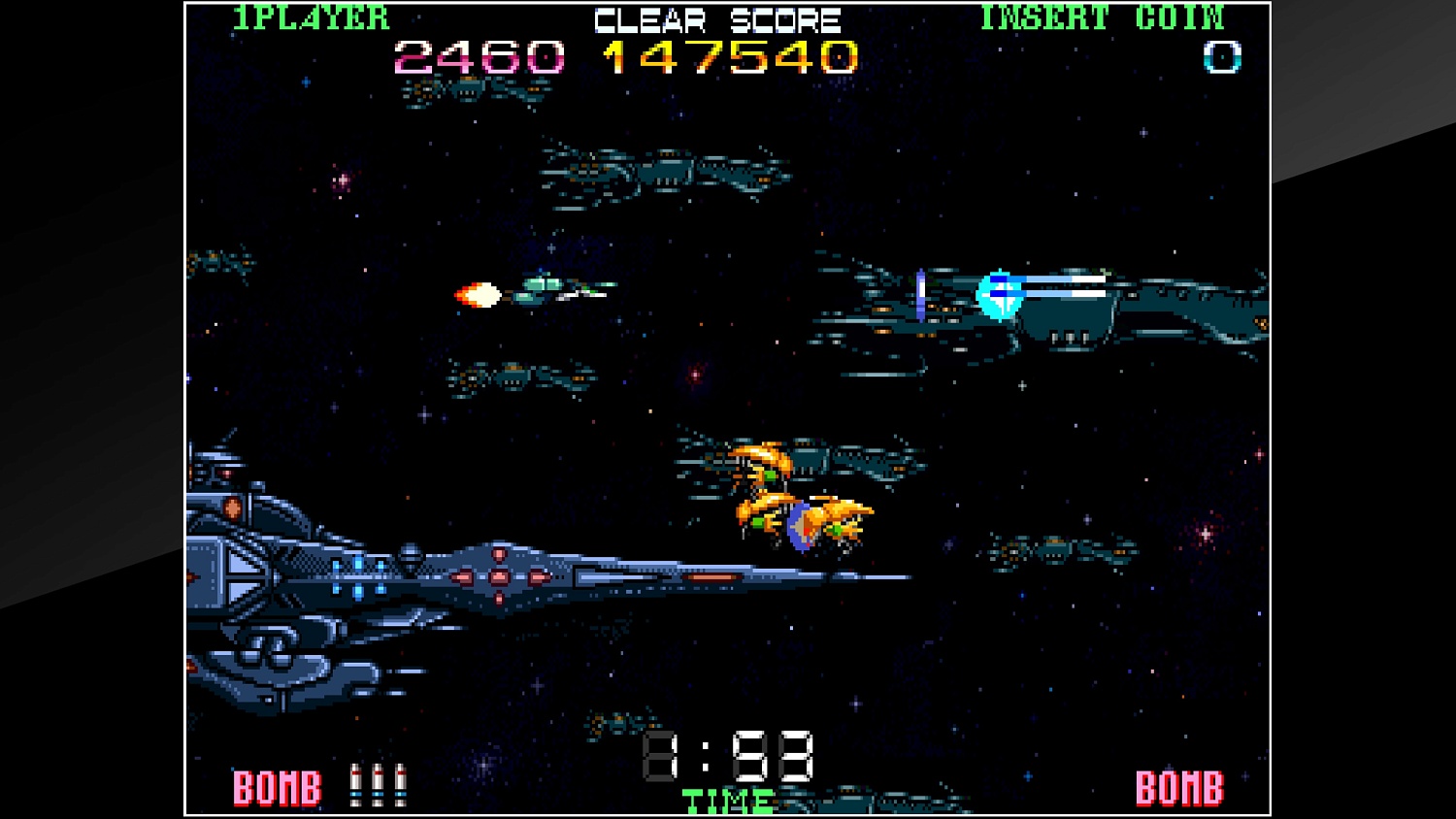Screen dimensions: 1456x819
Task: Click the CLEAR SCORE header
Action: [x=716, y=17]
